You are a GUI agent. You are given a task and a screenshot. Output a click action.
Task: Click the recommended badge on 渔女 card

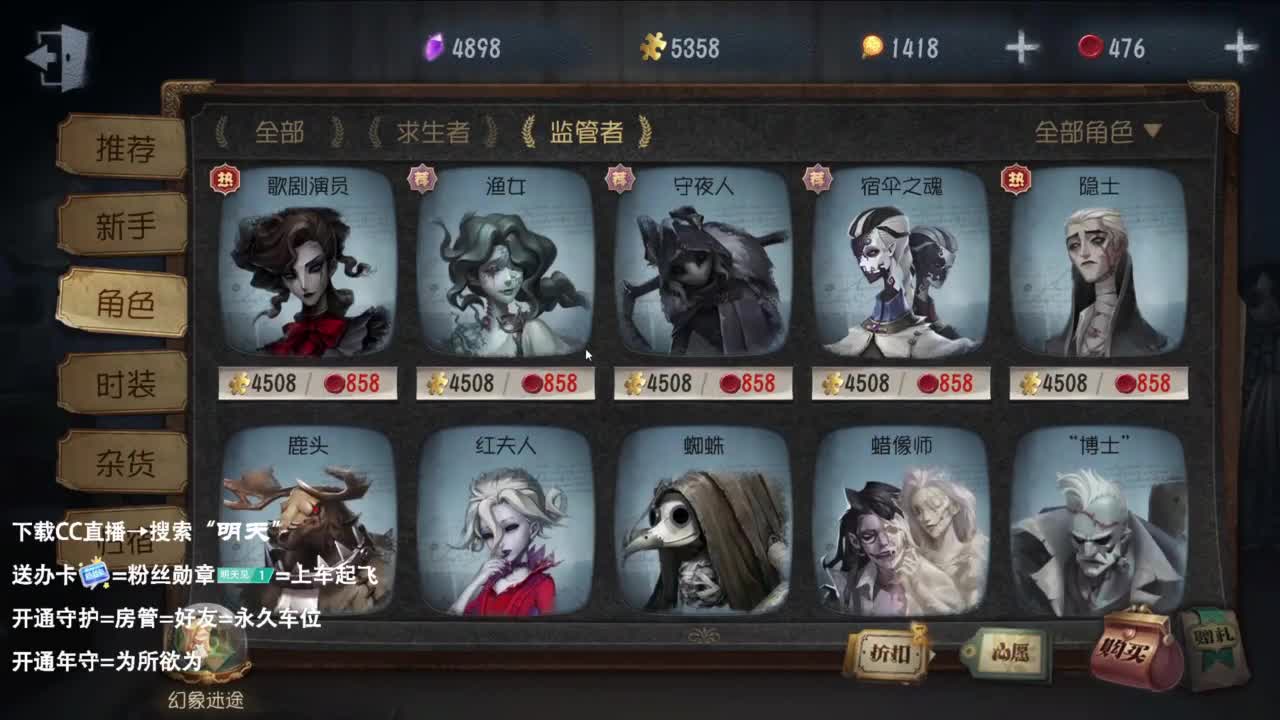425,176
